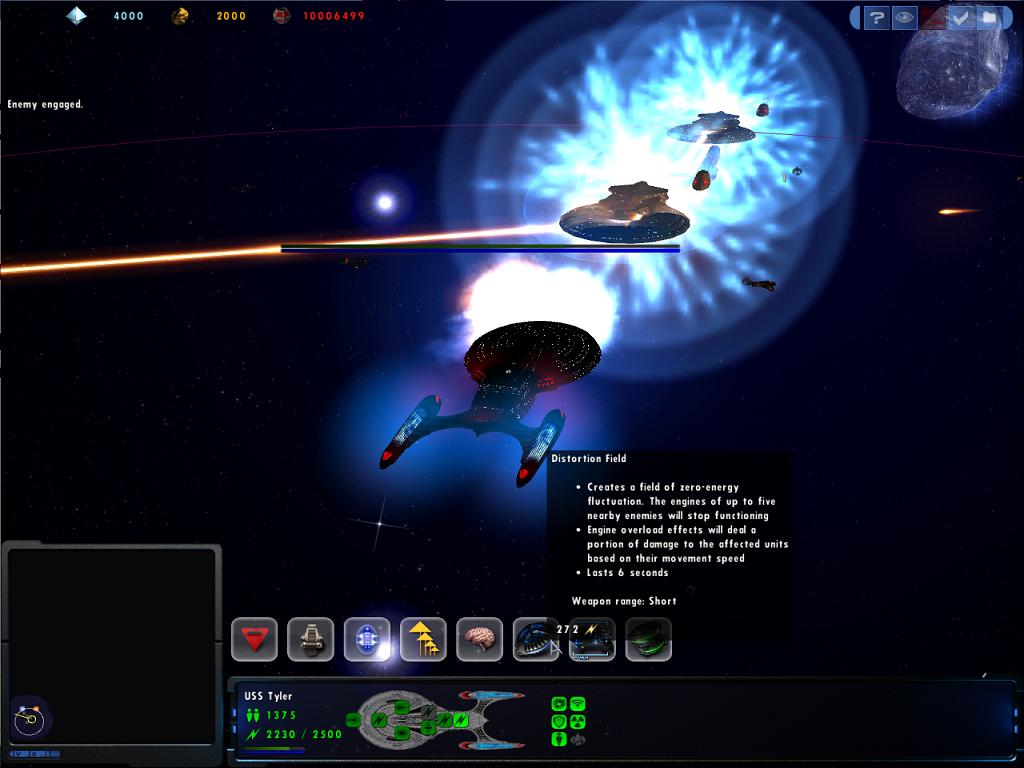
Task: Click the yellow stacked arrows icon
Action: click(423, 639)
